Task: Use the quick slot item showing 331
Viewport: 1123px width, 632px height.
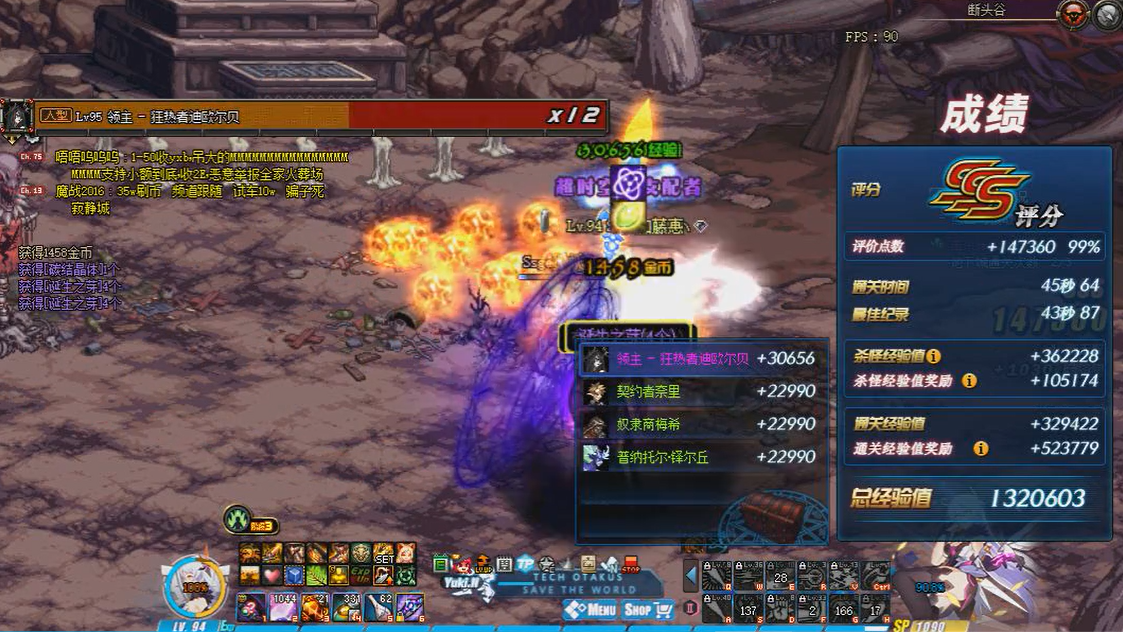Action: [347, 606]
